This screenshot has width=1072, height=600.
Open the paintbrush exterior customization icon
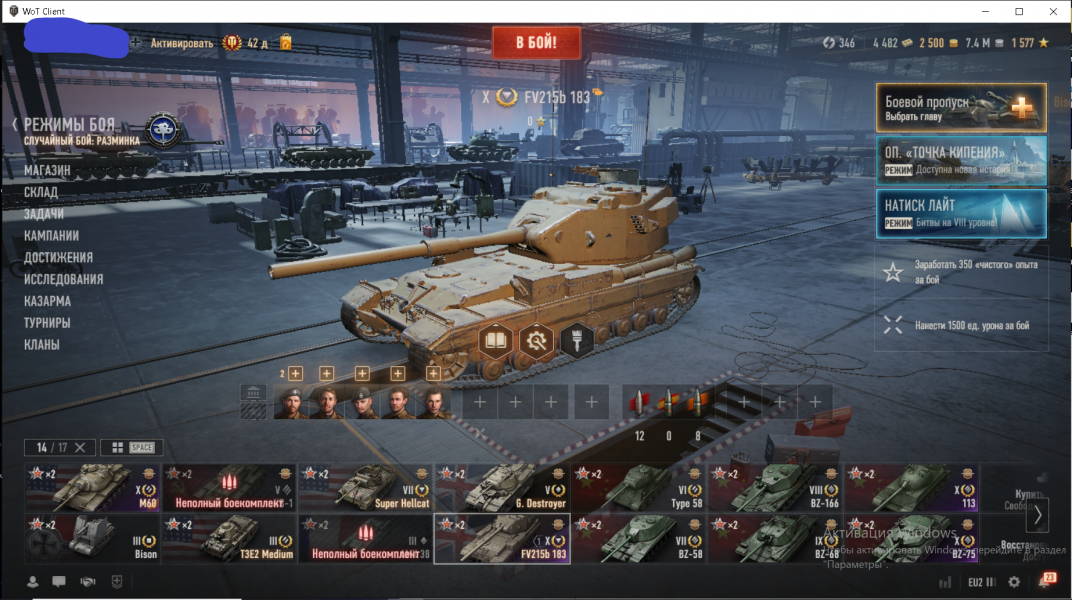click(577, 342)
